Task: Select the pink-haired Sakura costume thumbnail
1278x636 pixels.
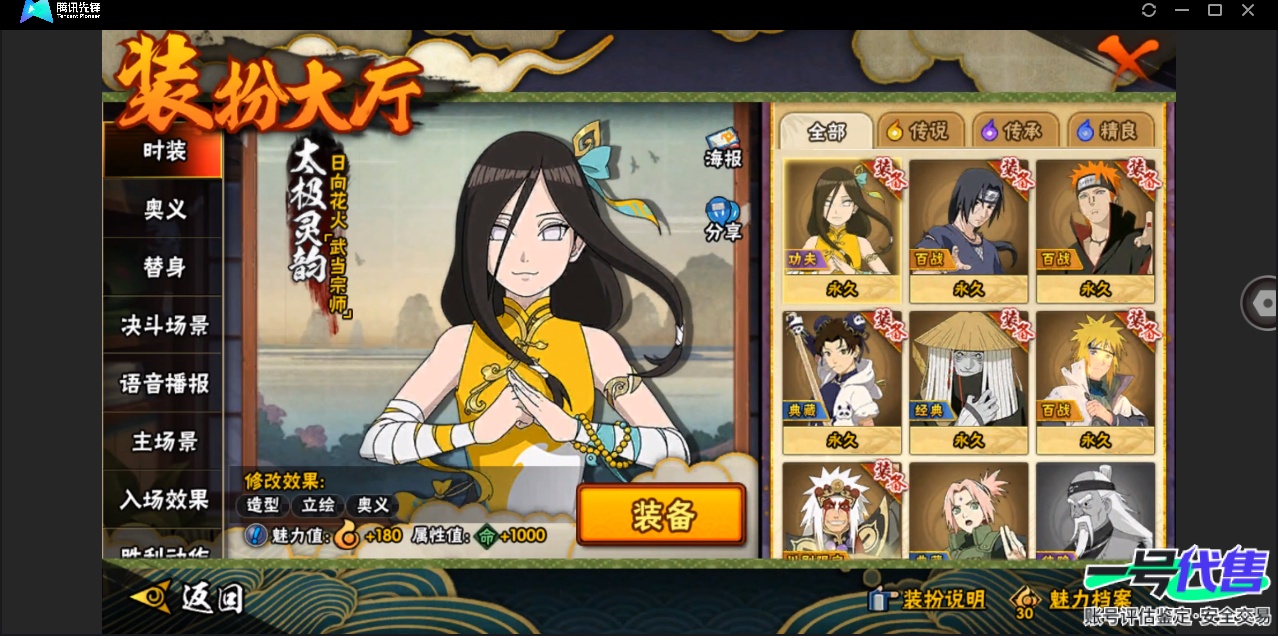Action: pos(968,510)
